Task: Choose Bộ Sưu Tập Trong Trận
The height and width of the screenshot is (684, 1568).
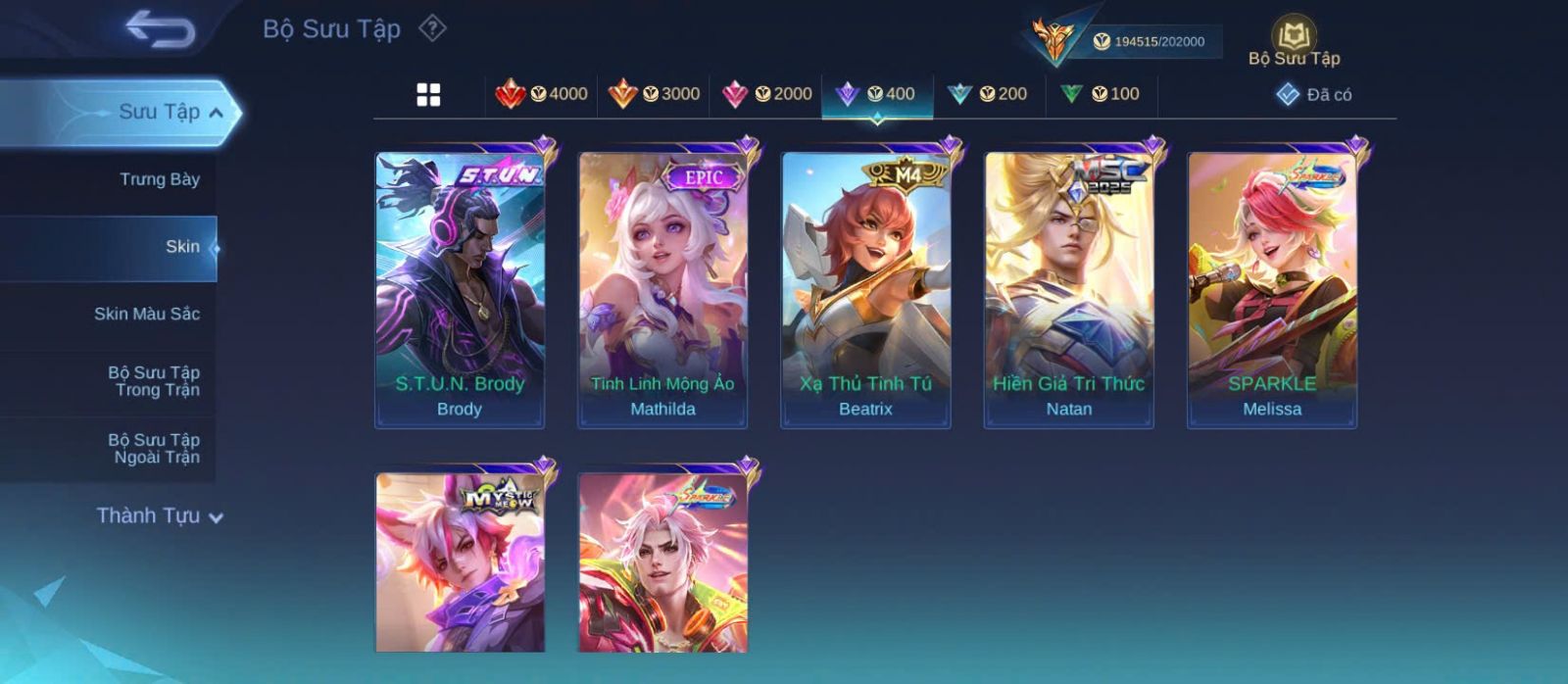Action: (154, 381)
